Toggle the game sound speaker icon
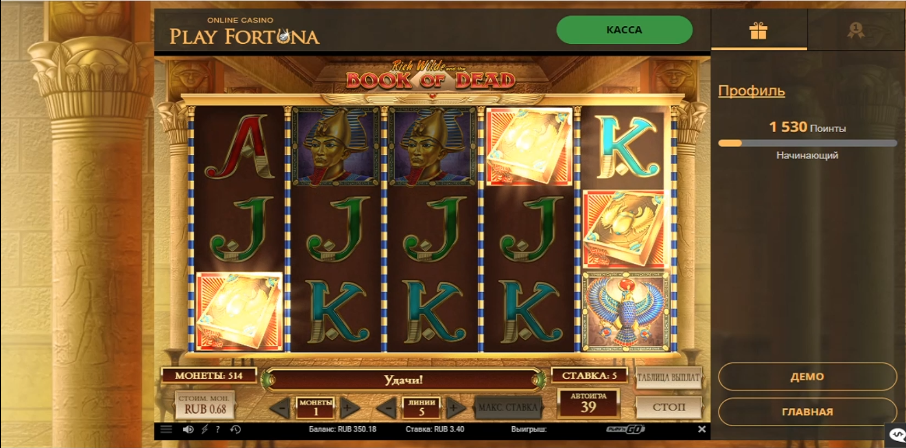Viewport: 906px width, 448px height. click(187, 430)
